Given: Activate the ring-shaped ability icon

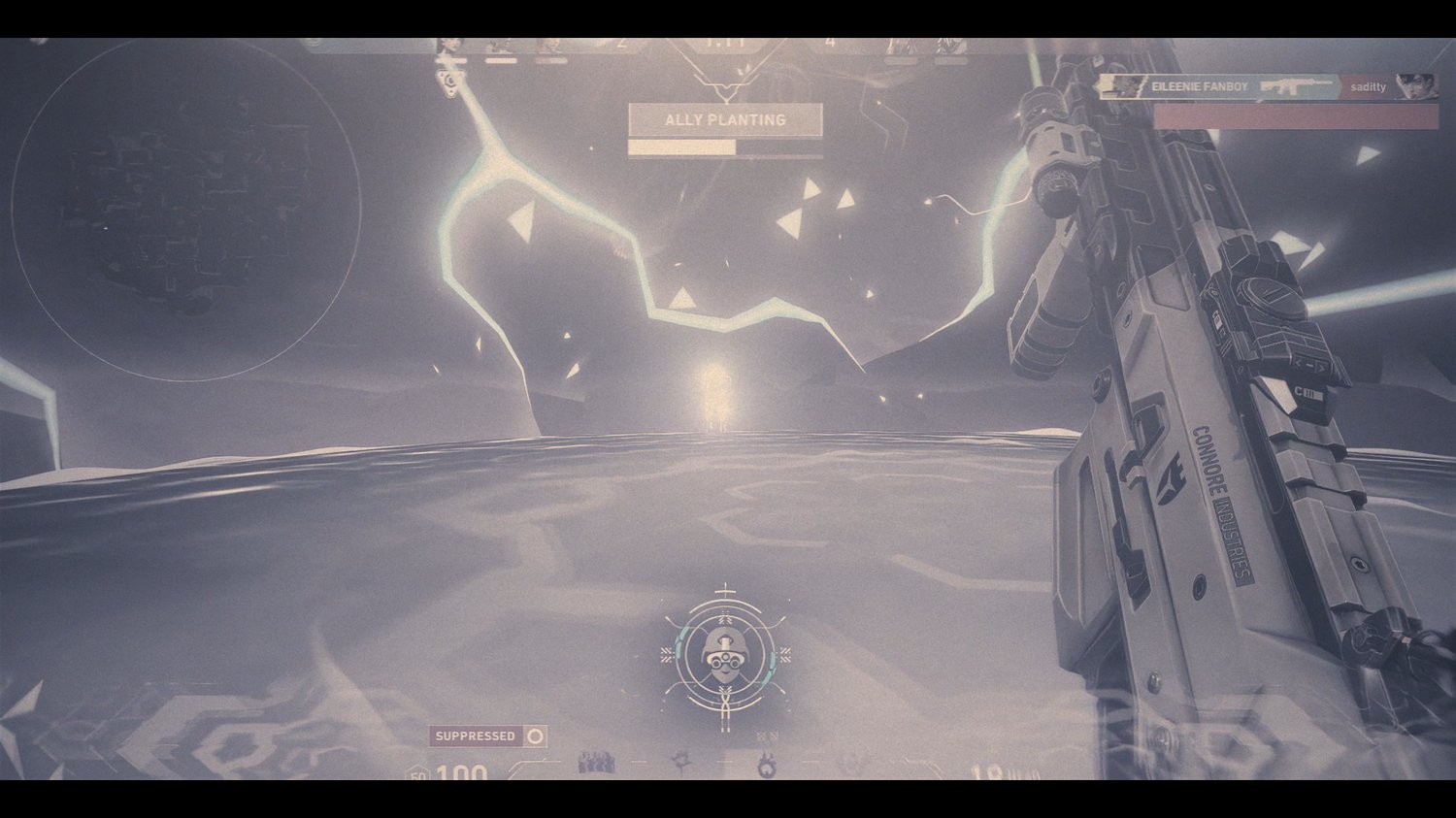Looking at the screenshot, I should 767,767.
